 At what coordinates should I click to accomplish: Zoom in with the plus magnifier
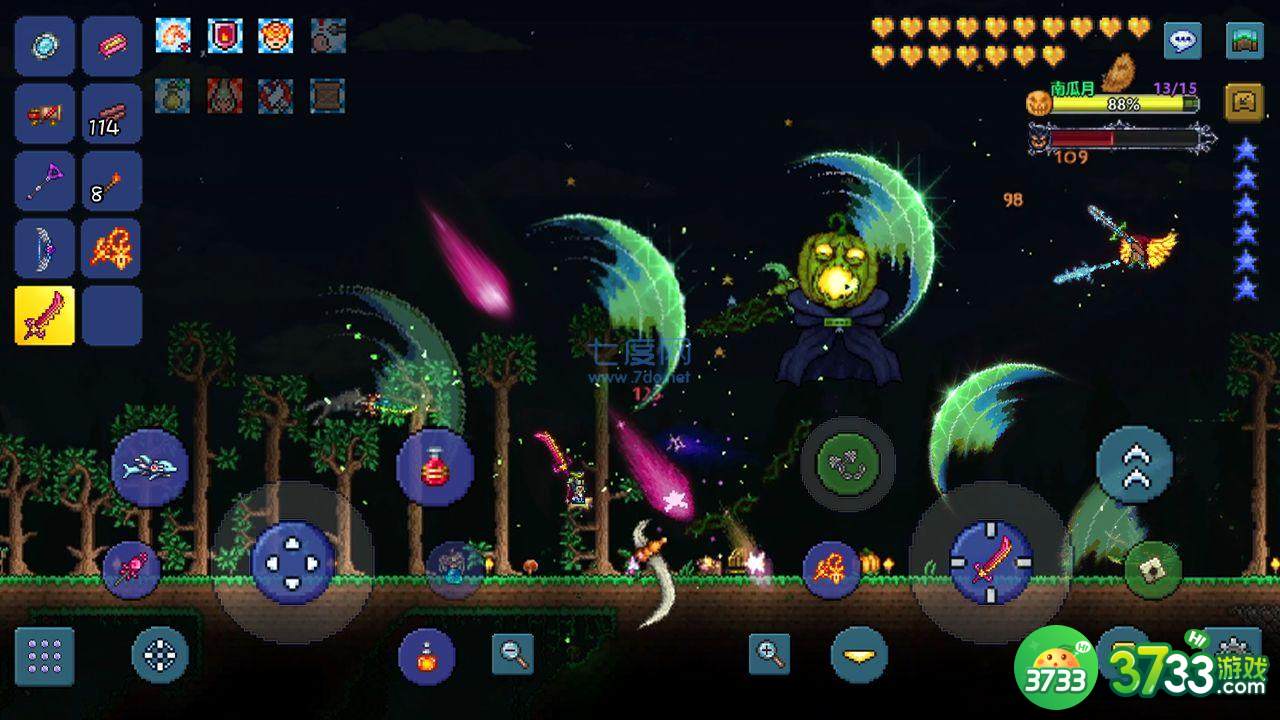click(x=769, y=654)
